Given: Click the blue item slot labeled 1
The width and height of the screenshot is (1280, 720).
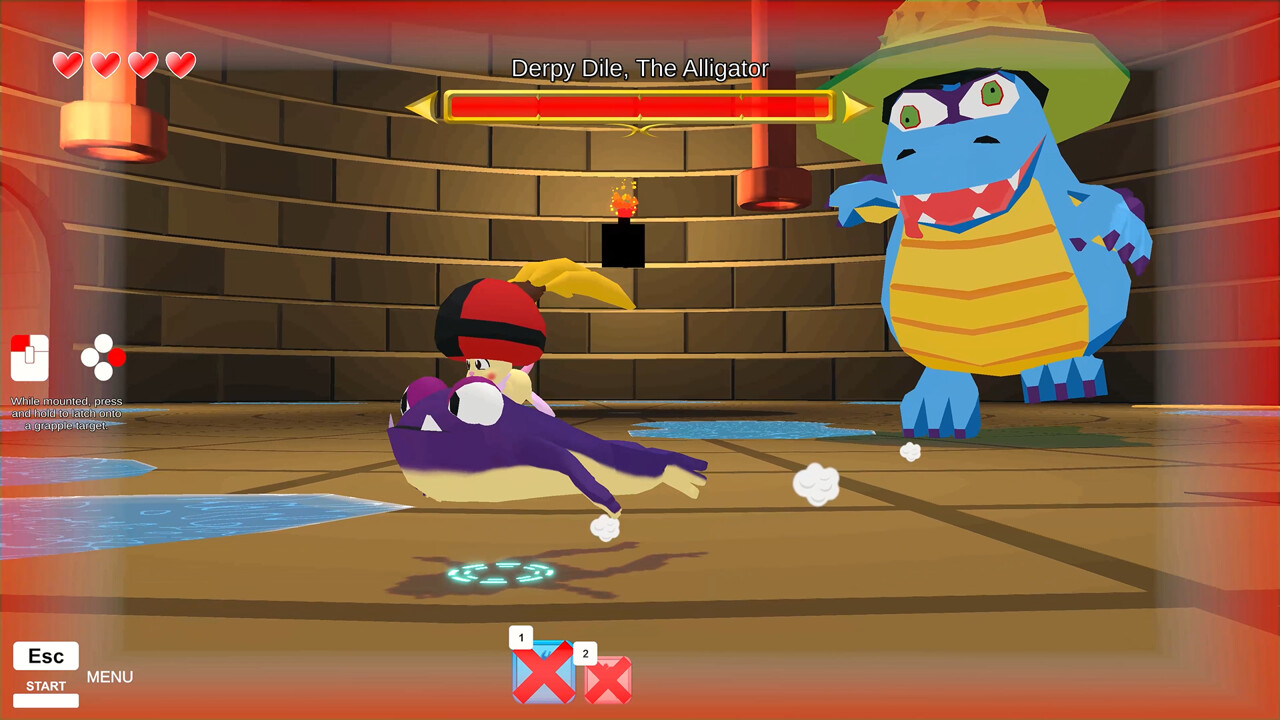Looking at the screenshot, I should (544, 672).
